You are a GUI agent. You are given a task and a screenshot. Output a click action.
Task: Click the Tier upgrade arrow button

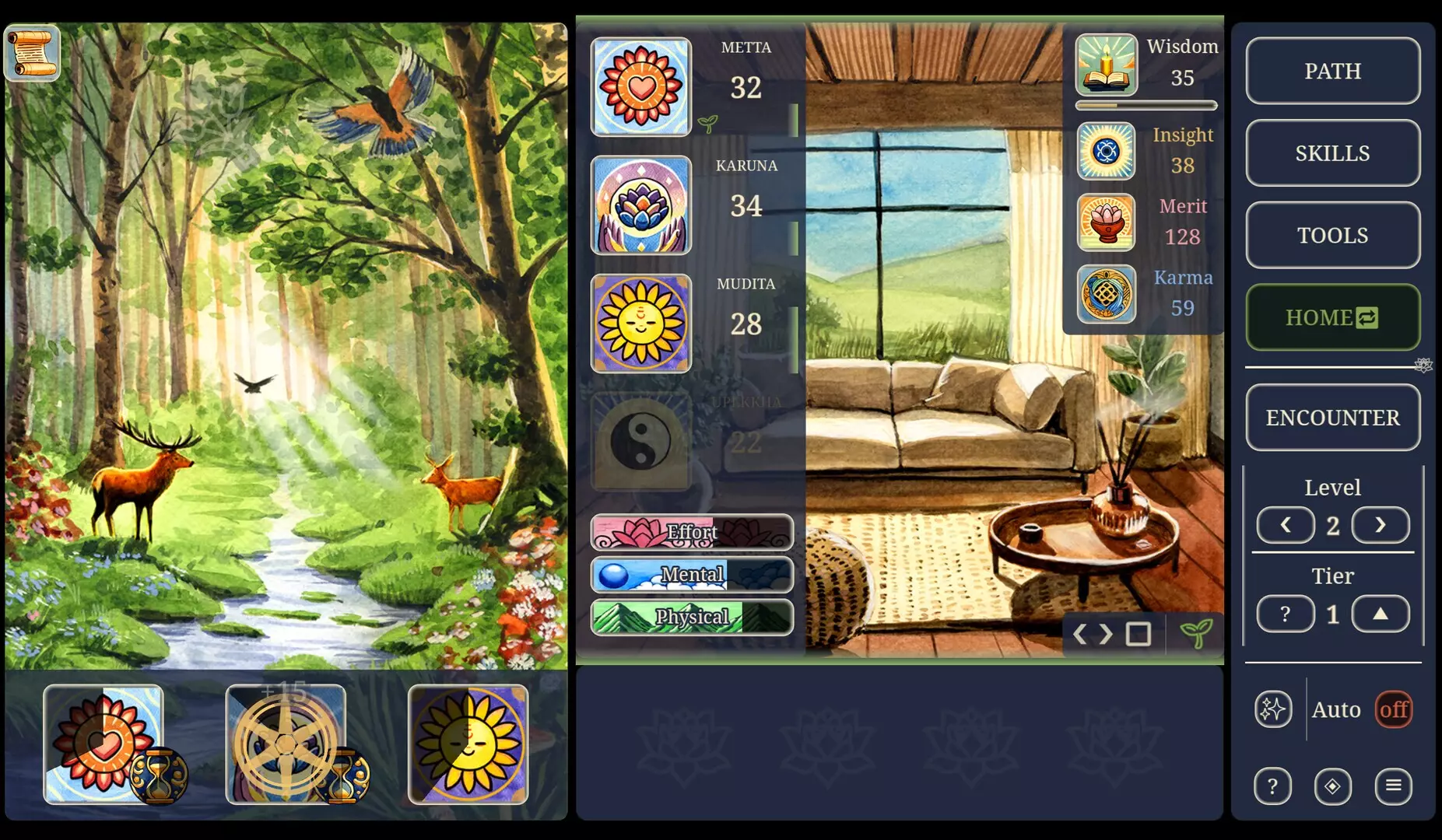pos(1380,614)
